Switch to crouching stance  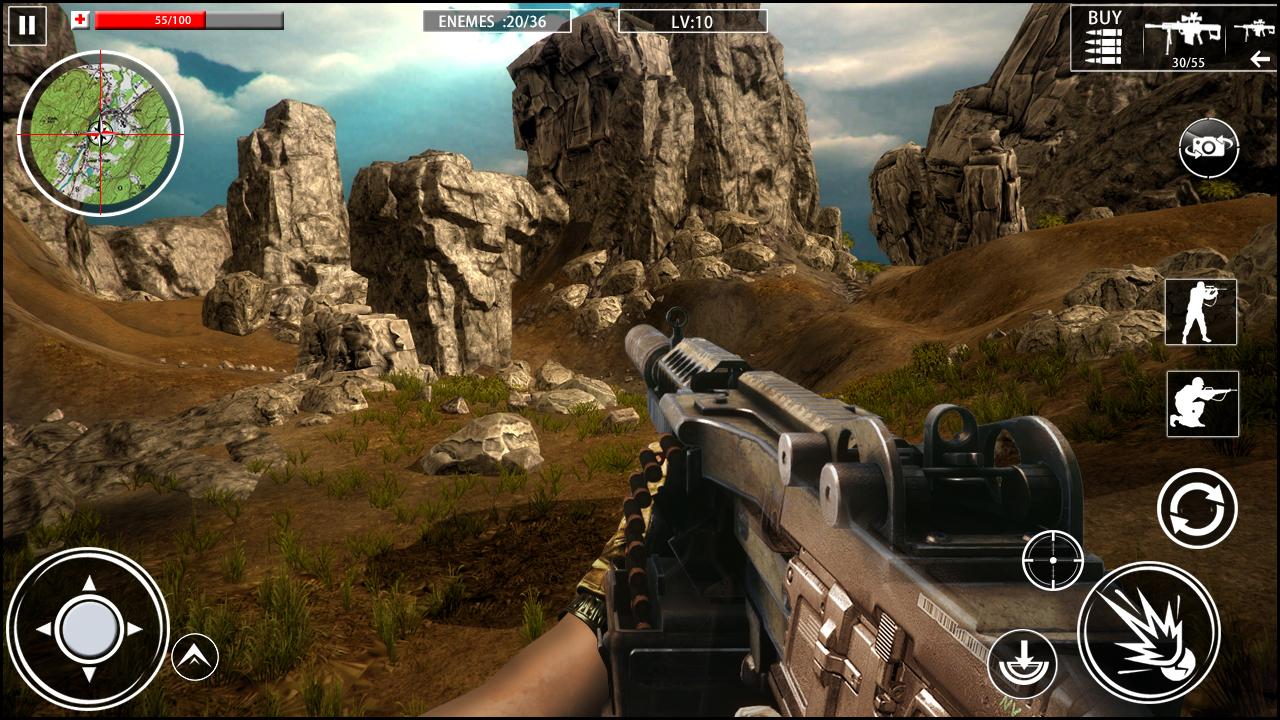[x=1202, y=403]
